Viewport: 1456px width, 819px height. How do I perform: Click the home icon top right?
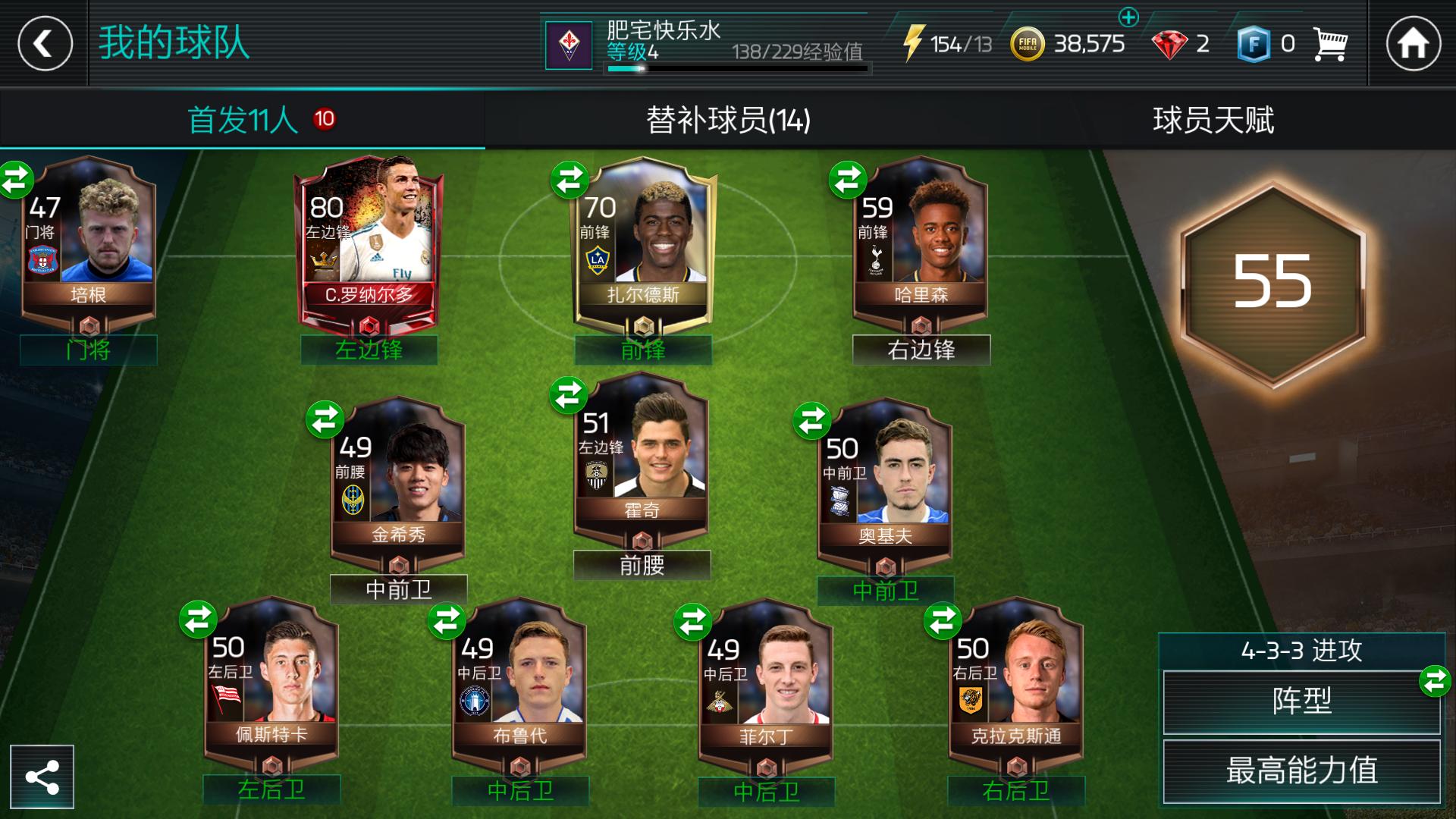pos(1412,44)
